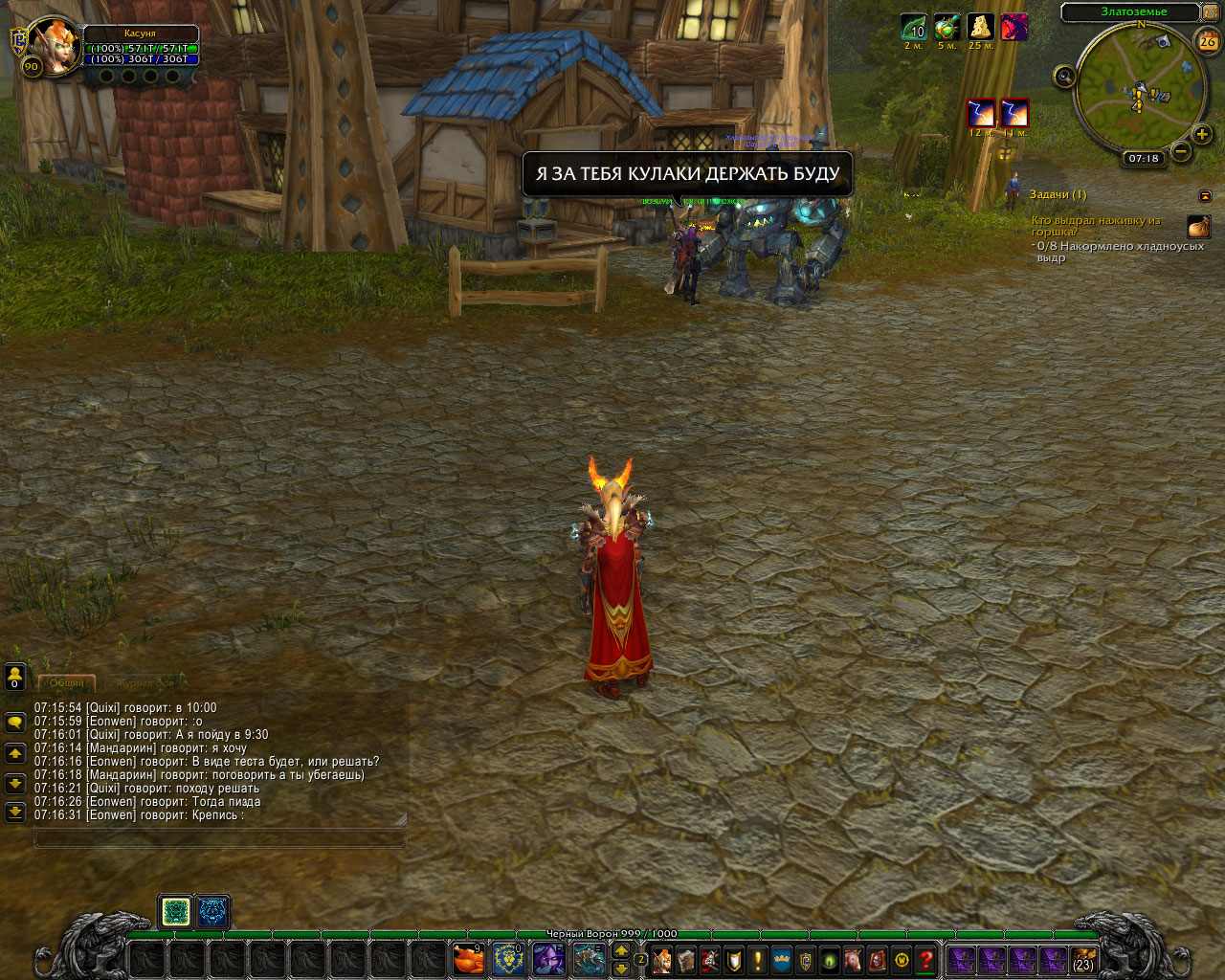Use the roasted chicken food slot
The image size is (1225, 980).
coord(468,958)
